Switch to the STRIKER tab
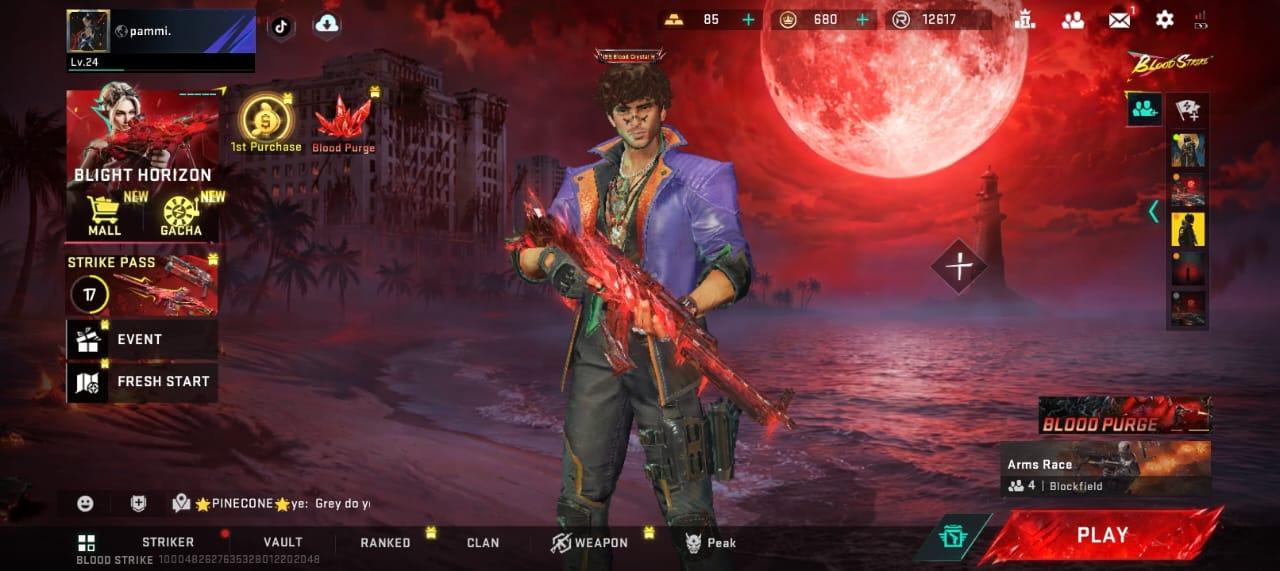Screen dimensions: 1280x571 (x=168, y=542)
